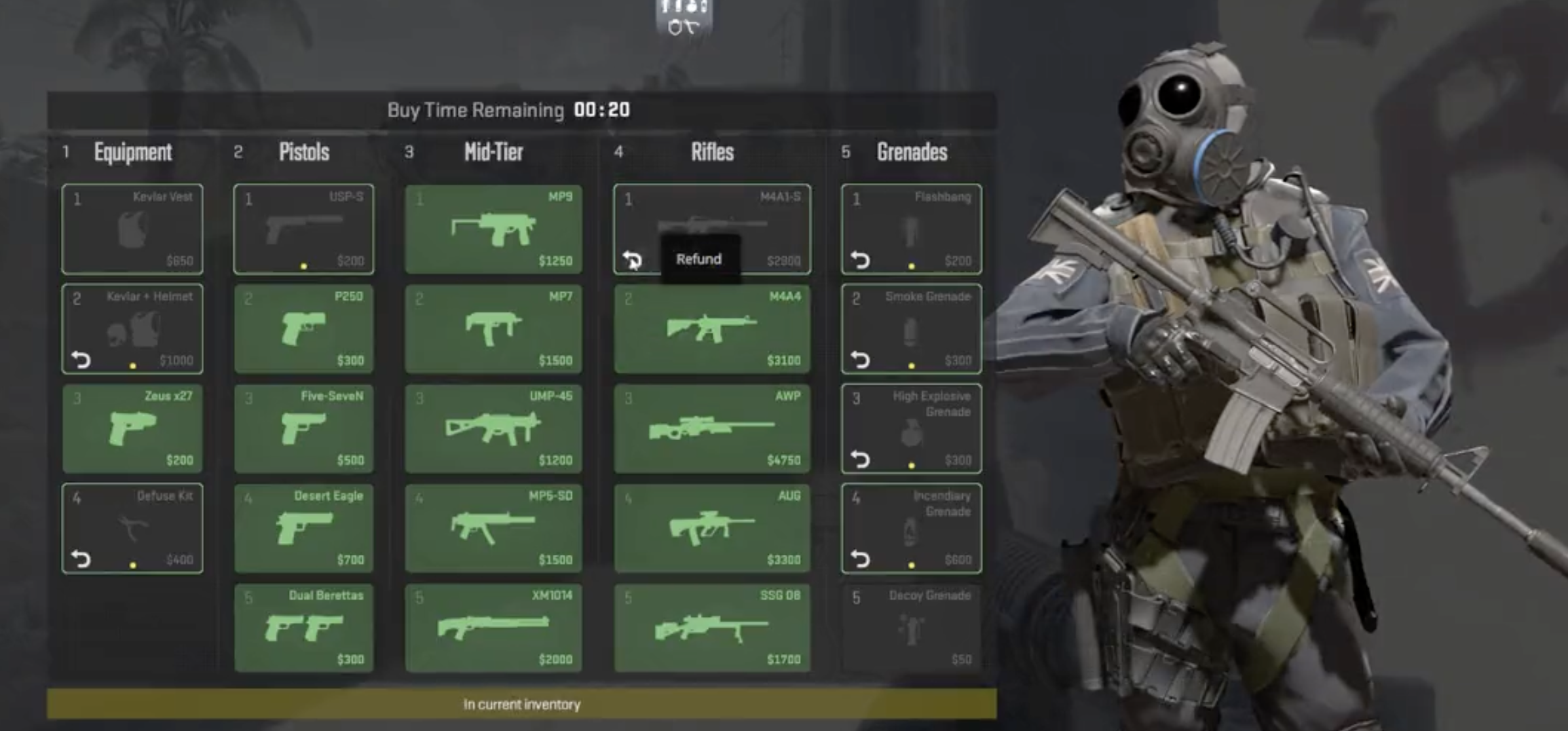Screen dimensions: 1568x731
Task: Select the Dual Berettas
Action: tap(303, 629)
